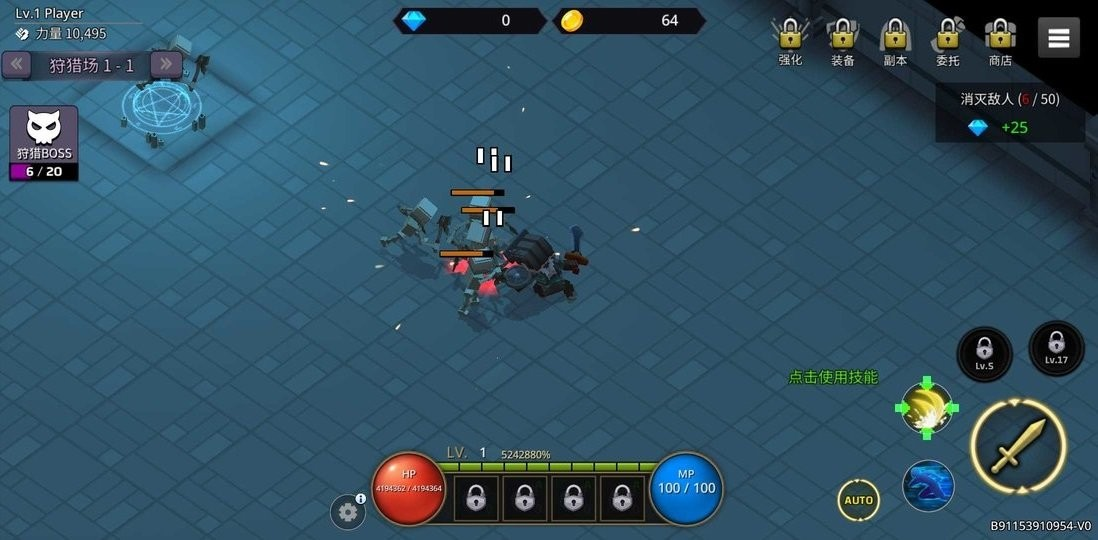This screenshot has height=540, width=1098.
Task: Open the 消灭敌人 quest tracker panel
Action: click(x=1010, y=113)
